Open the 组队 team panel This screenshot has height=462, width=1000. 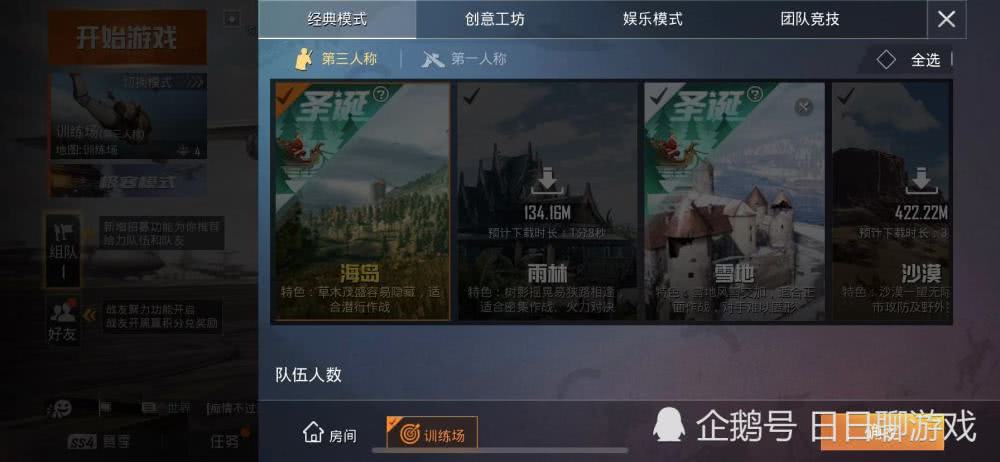point(63,250)
